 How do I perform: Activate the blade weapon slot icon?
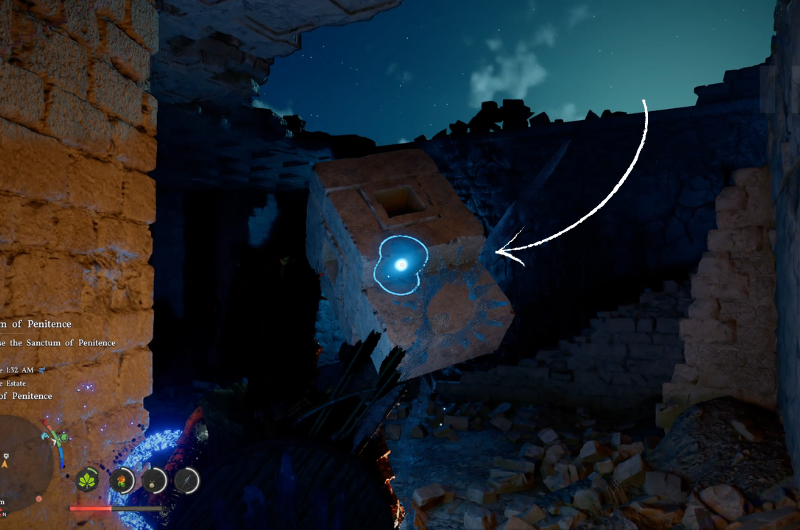click(187, 480)
